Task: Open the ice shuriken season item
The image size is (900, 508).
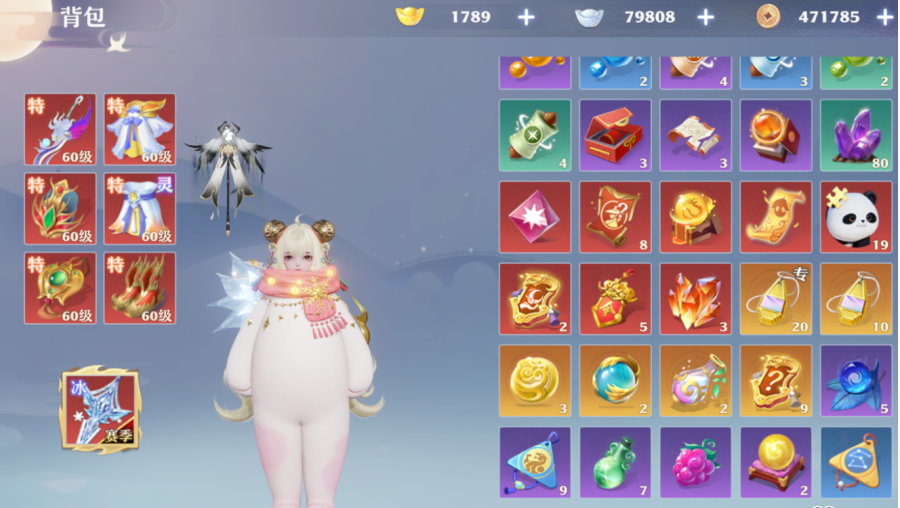Action: point(100,409)
